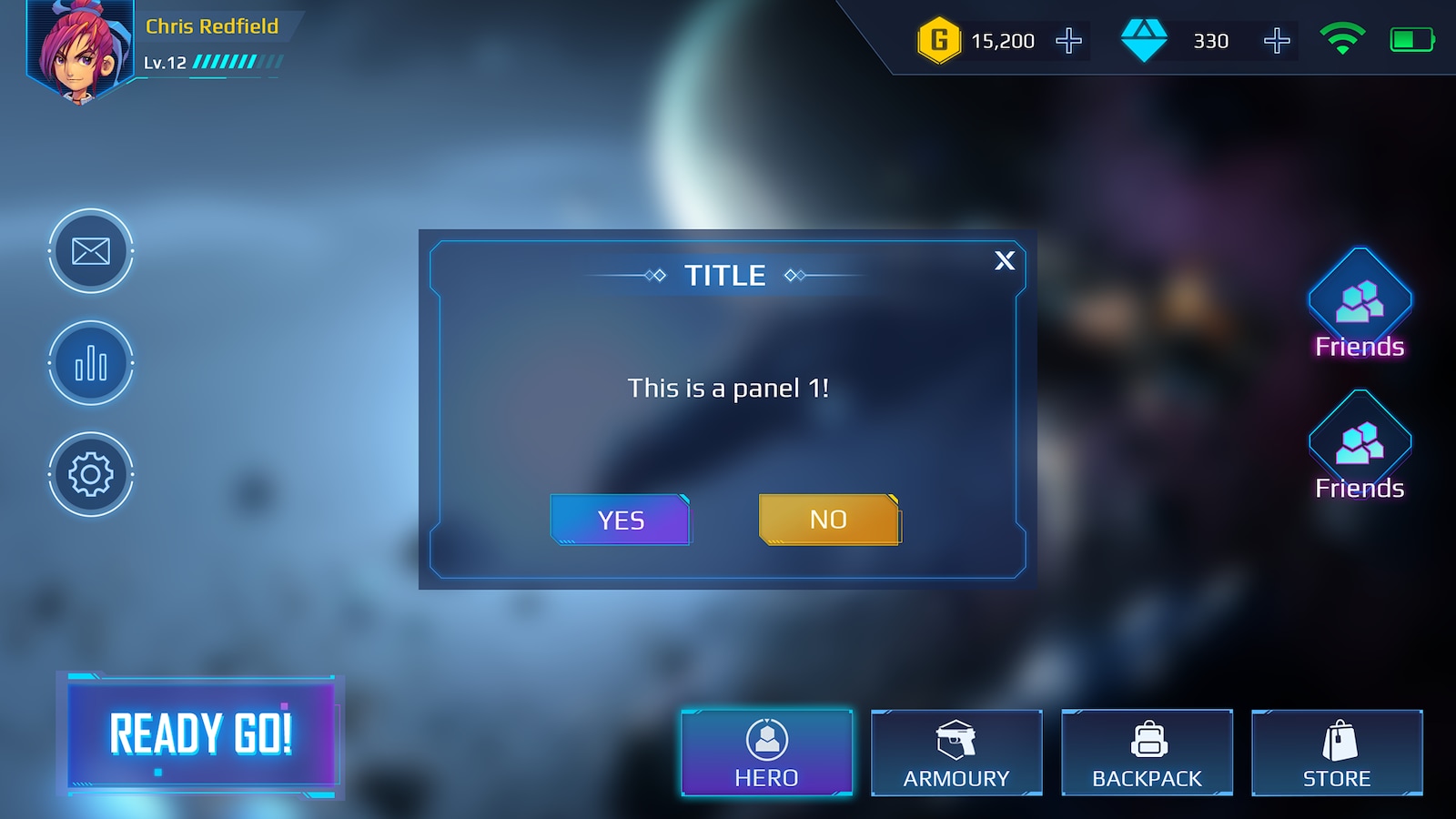The height and width of the screenshot is (819, 1456).
Task: Switch to the Armoury tab
Action: click(955, 751)
